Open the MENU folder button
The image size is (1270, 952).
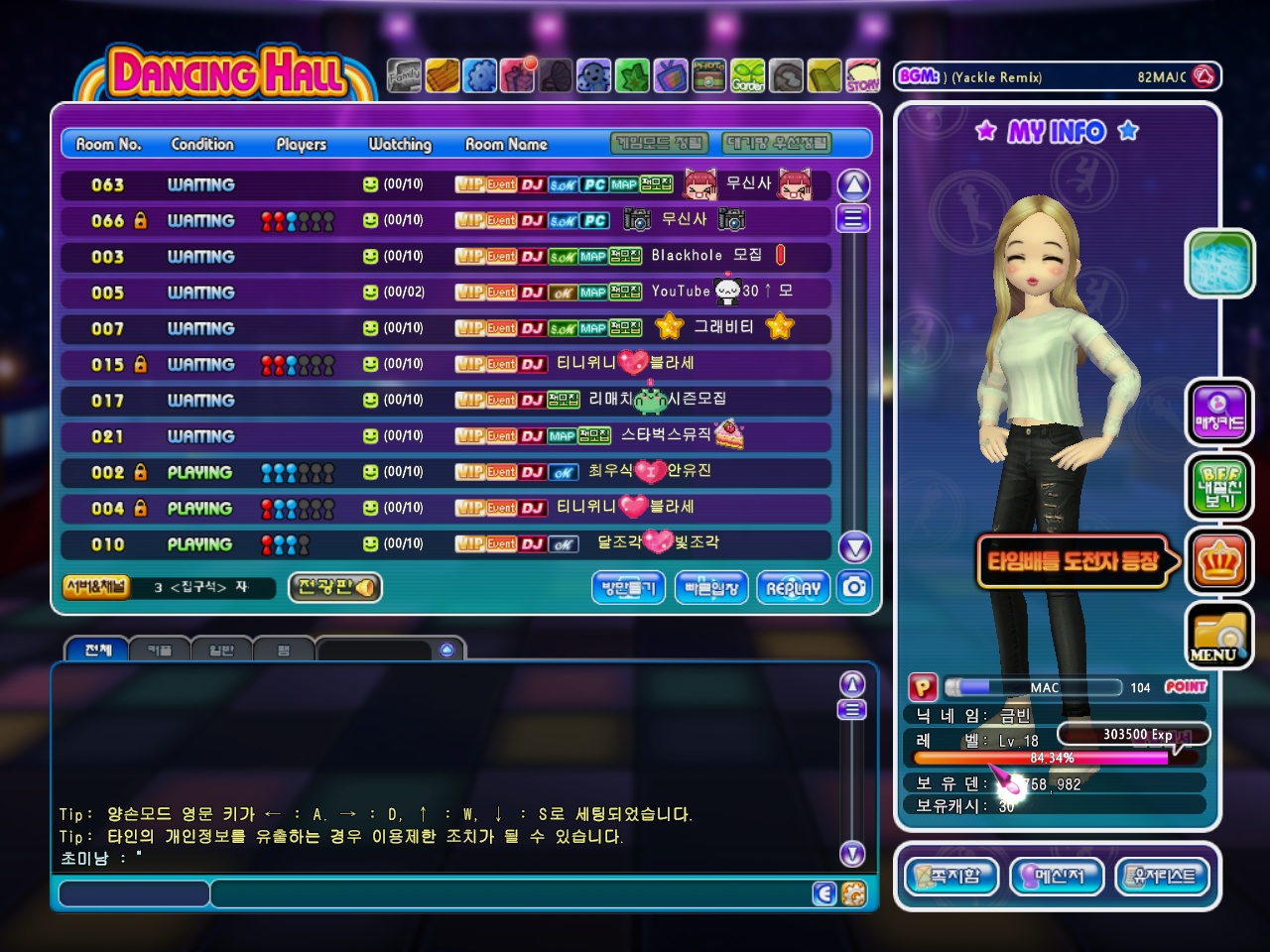[1218, 636]
